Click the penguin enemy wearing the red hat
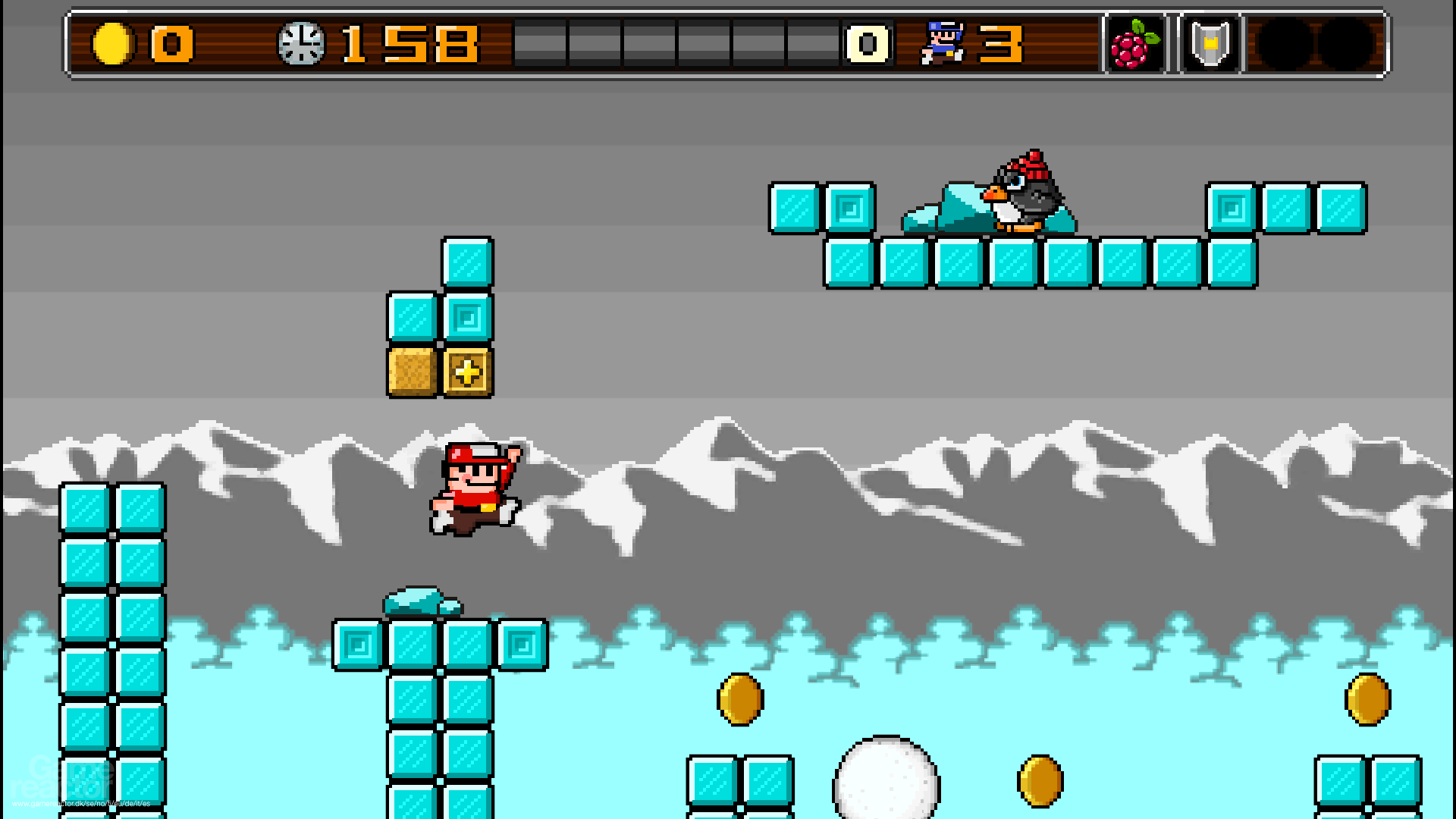Viewport: 1456px width, 819px height. tap(1028, 193)
